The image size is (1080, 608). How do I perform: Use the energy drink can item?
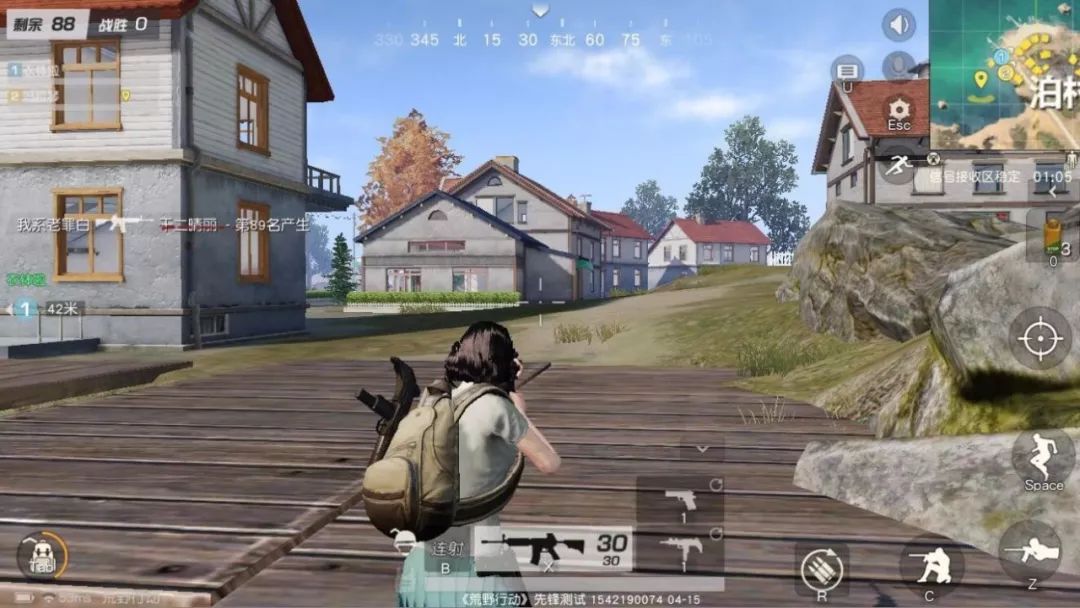(x=1053, y=236)
